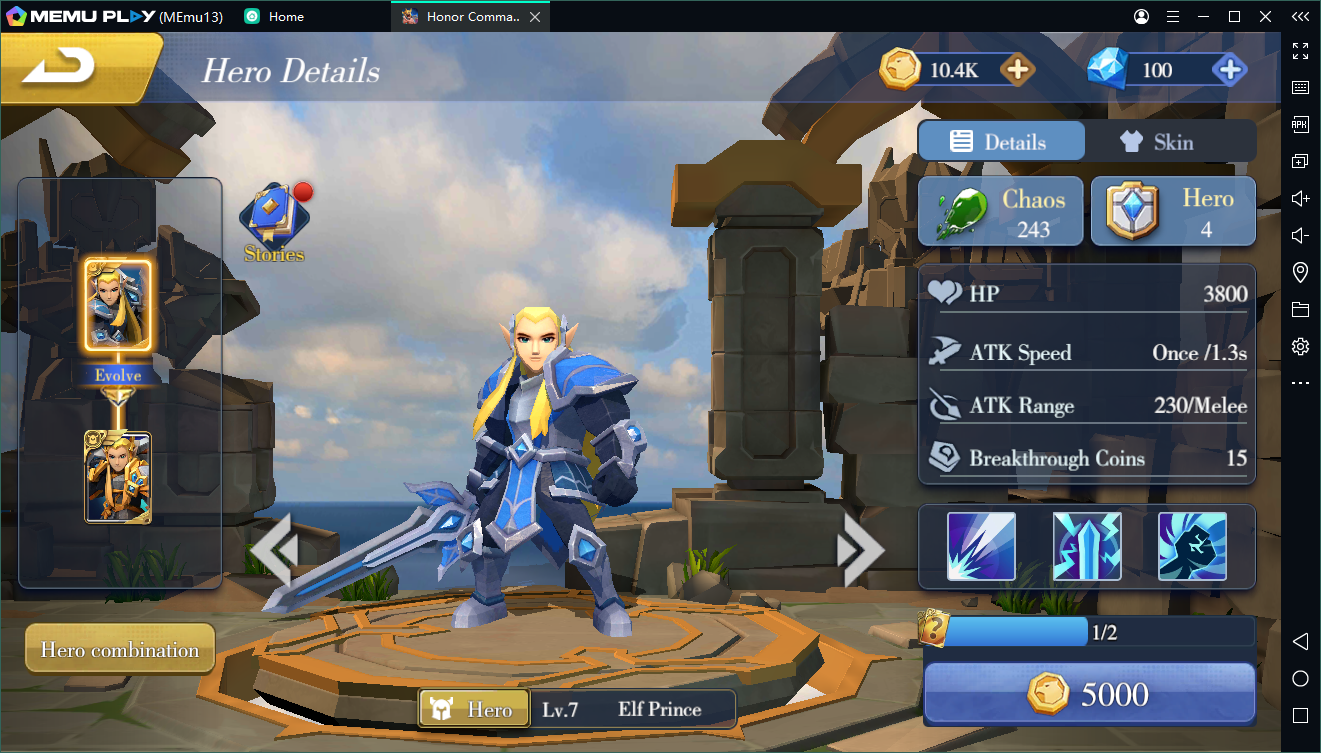The image size is (1321, 753).
Task: Buy more diamonds with the blue plus
Action: (x=1228, y=70)
